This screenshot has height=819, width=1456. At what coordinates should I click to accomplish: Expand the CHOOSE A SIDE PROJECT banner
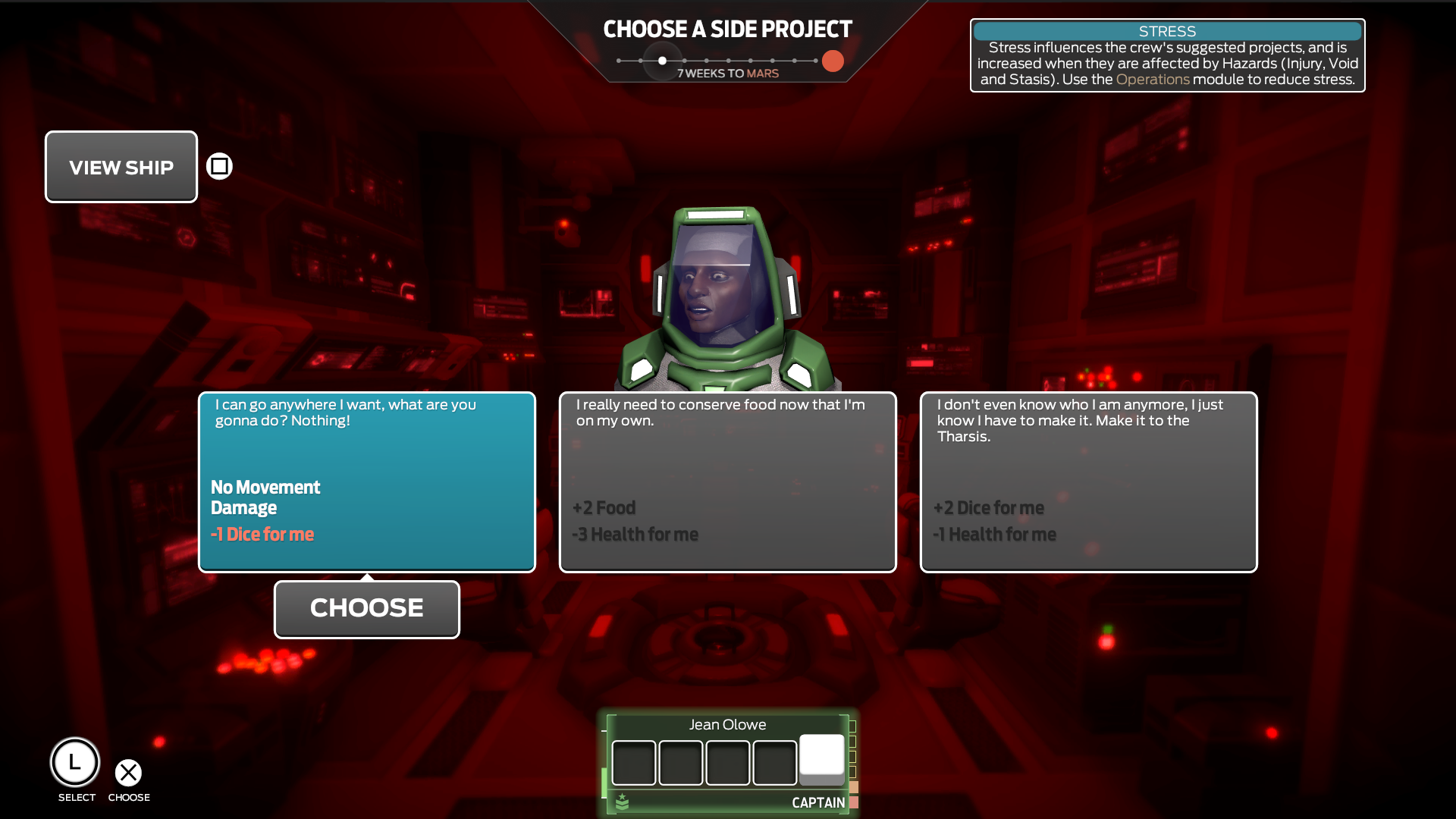(726, 29)
